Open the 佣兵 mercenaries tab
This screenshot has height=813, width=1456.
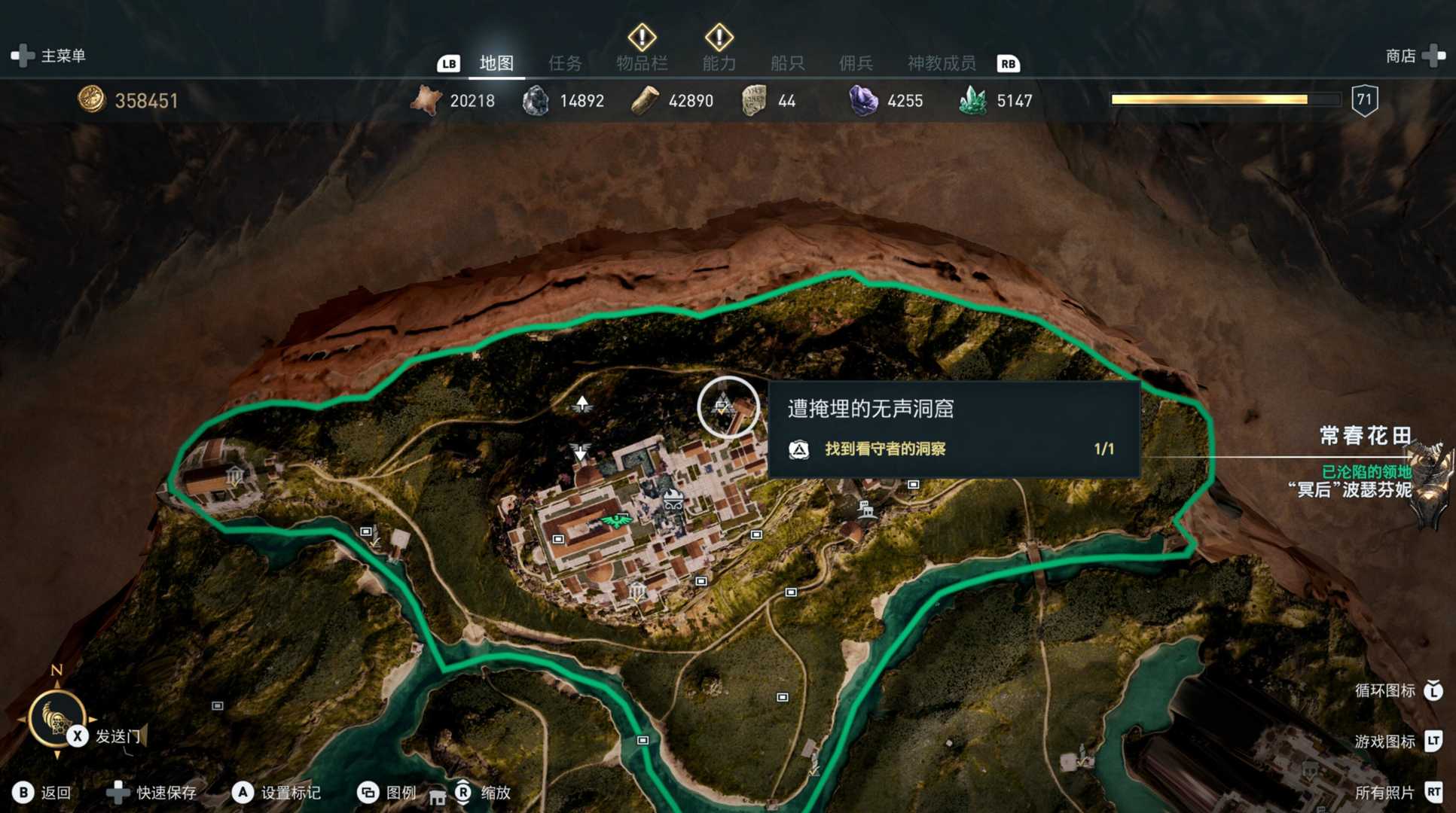[x=856, y=63]
